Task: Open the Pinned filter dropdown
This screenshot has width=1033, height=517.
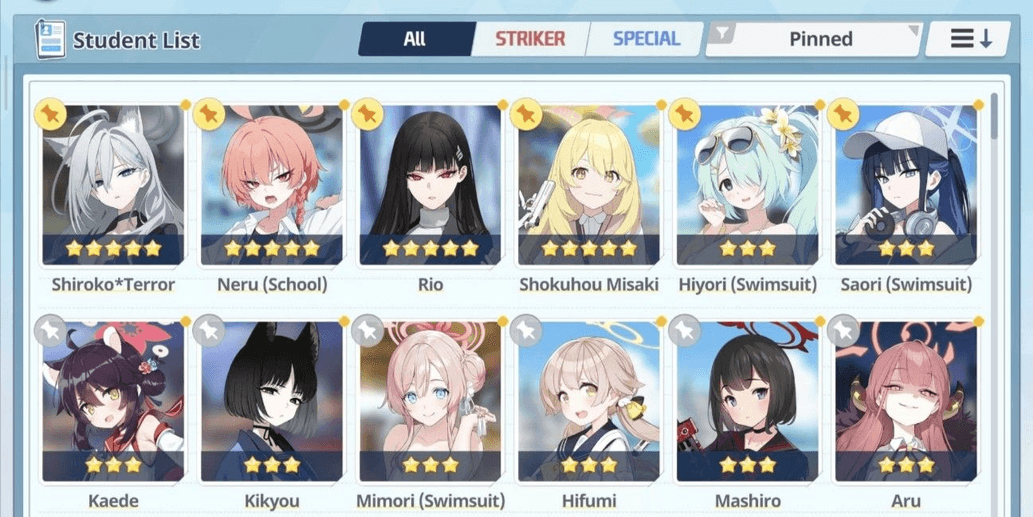Action: pos(813,39)
